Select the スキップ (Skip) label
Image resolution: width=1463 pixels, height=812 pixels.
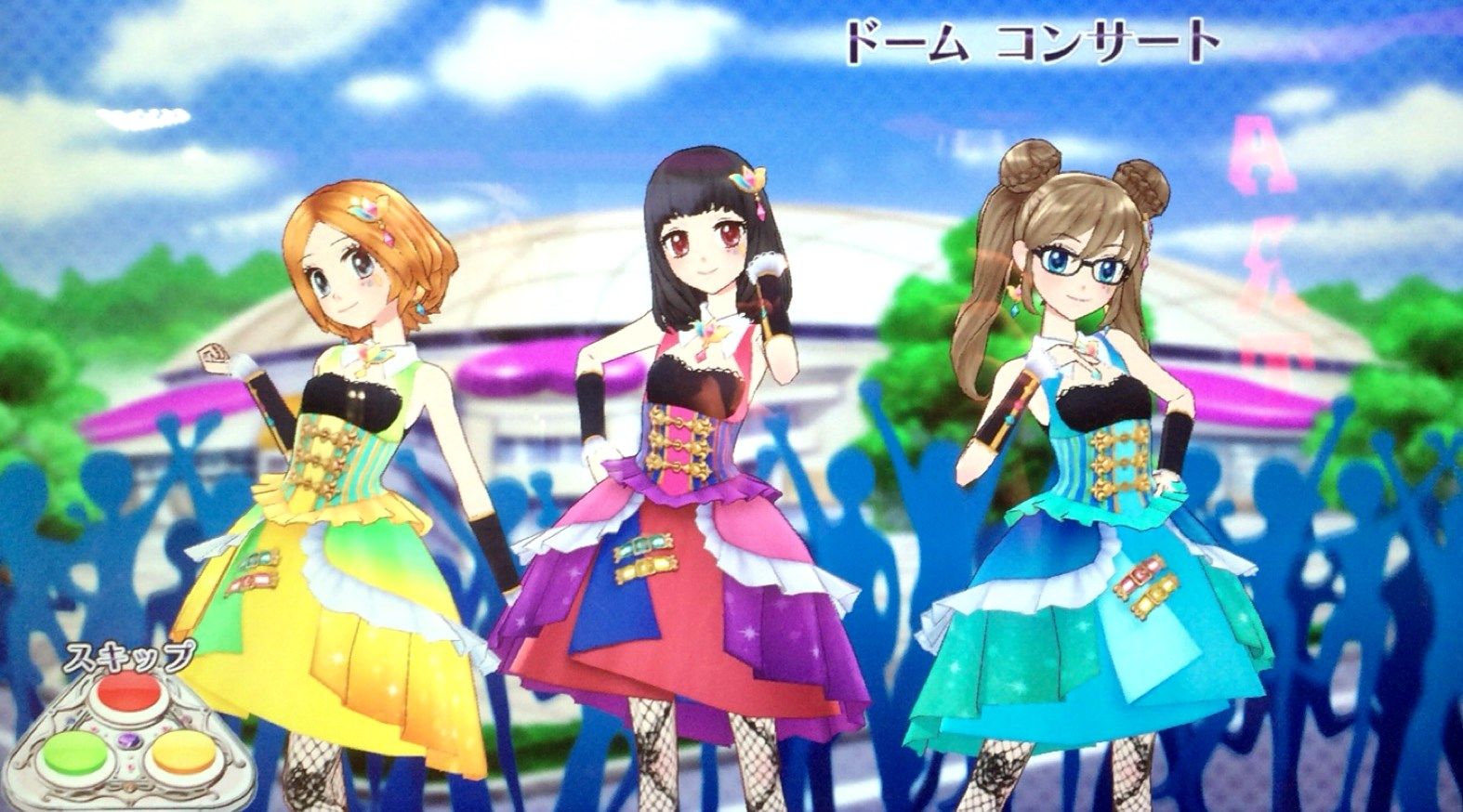point(130,656)
